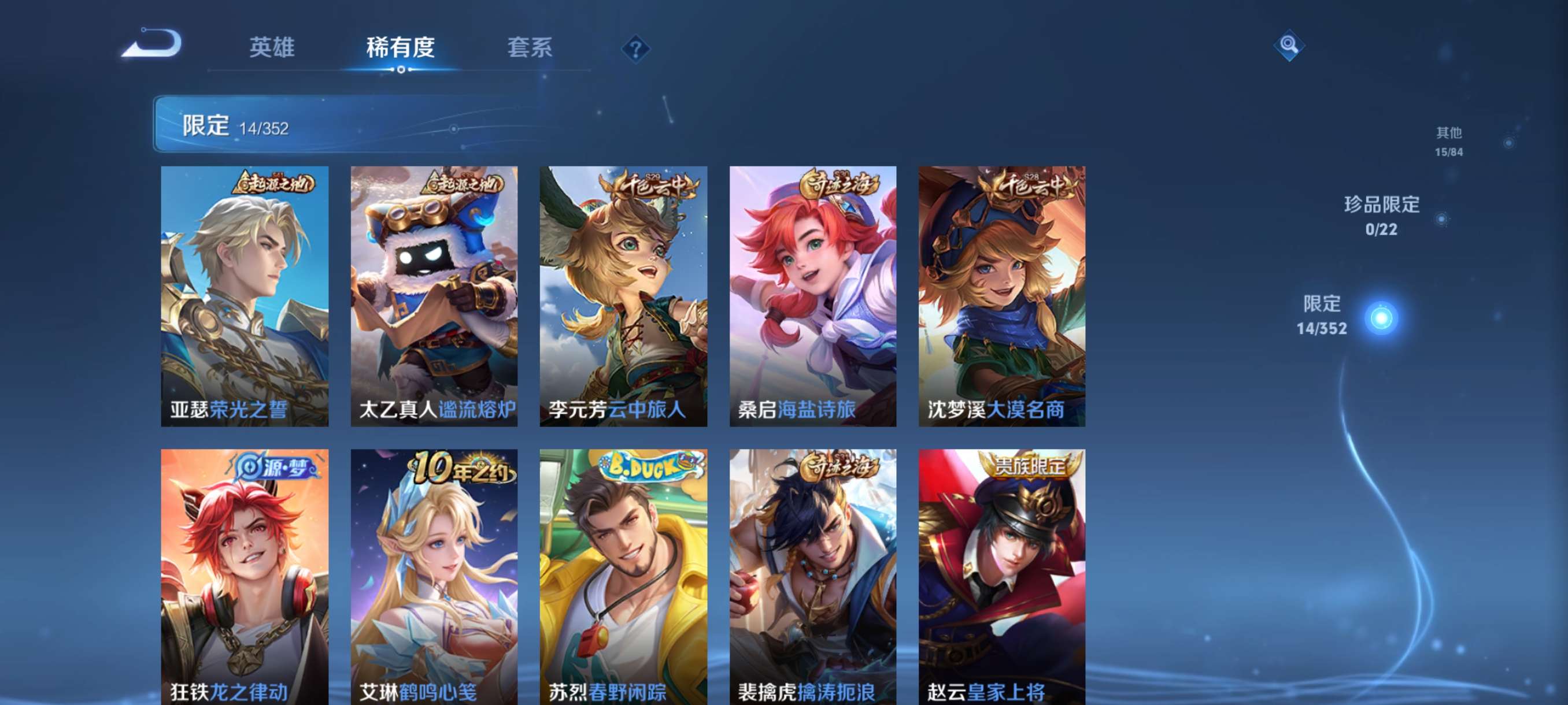1568x705 pixels.
Task: Select the 赵云 皇家上将 skin card
Action: pyautogui.click(x=1002, y=577)
